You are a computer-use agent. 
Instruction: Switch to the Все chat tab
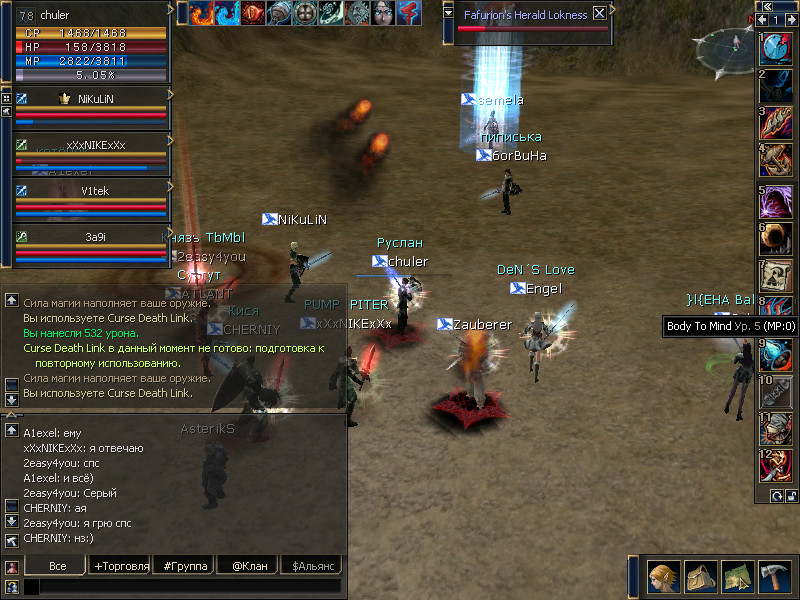pos(57,566)
